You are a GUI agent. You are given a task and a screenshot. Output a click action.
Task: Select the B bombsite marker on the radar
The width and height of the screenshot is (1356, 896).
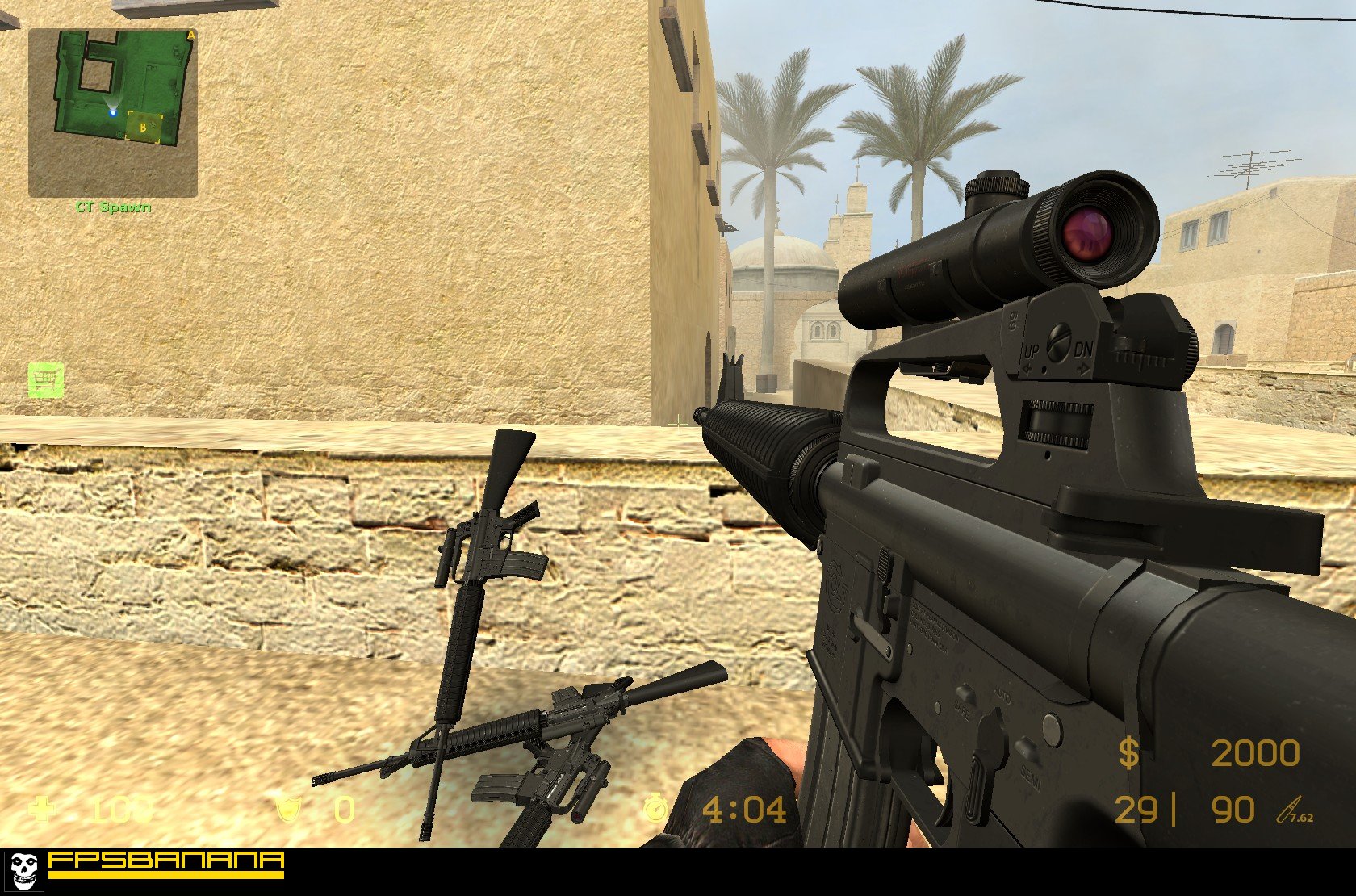coord(144,127)
